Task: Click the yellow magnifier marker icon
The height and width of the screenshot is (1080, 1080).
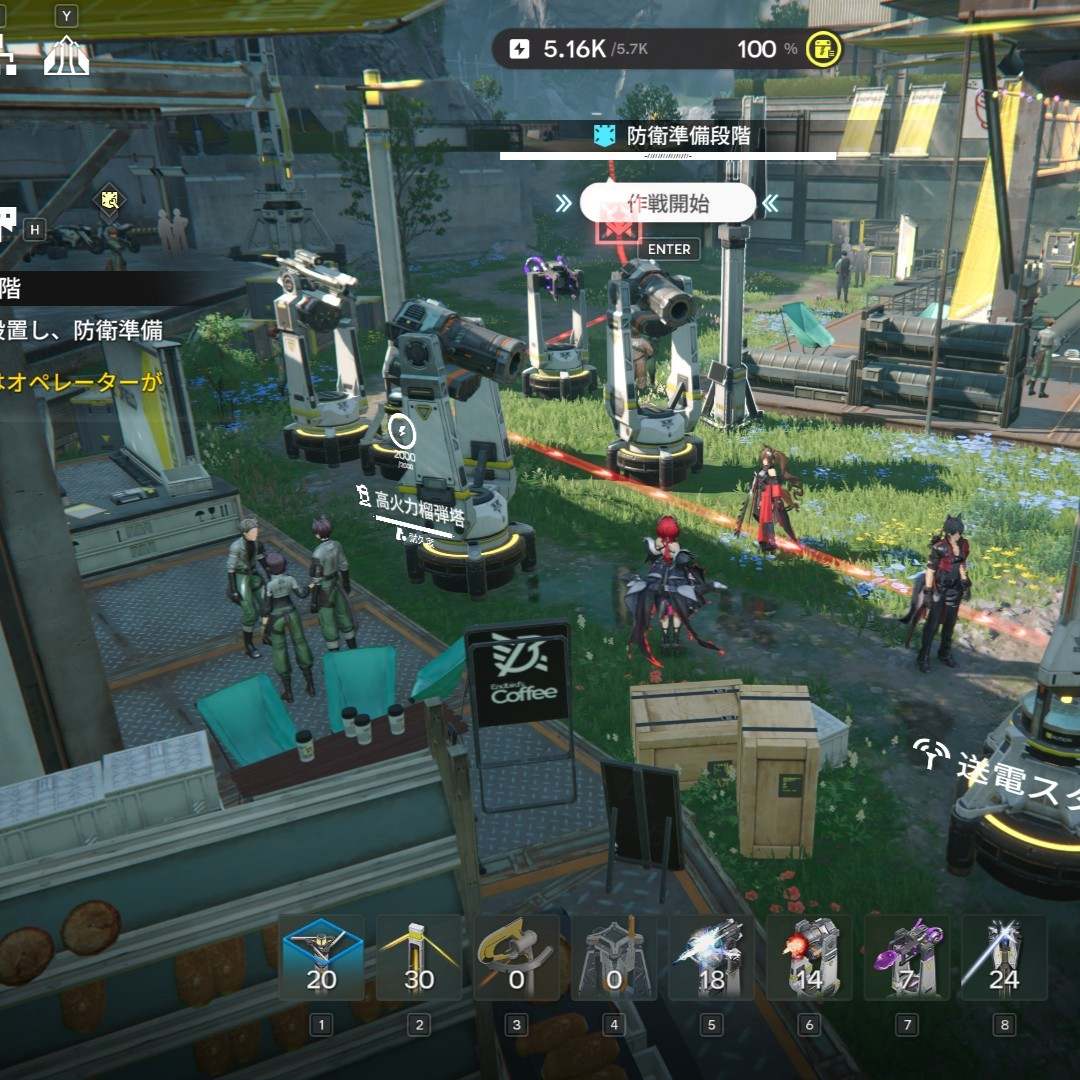Action: click(x=110, y=201)
